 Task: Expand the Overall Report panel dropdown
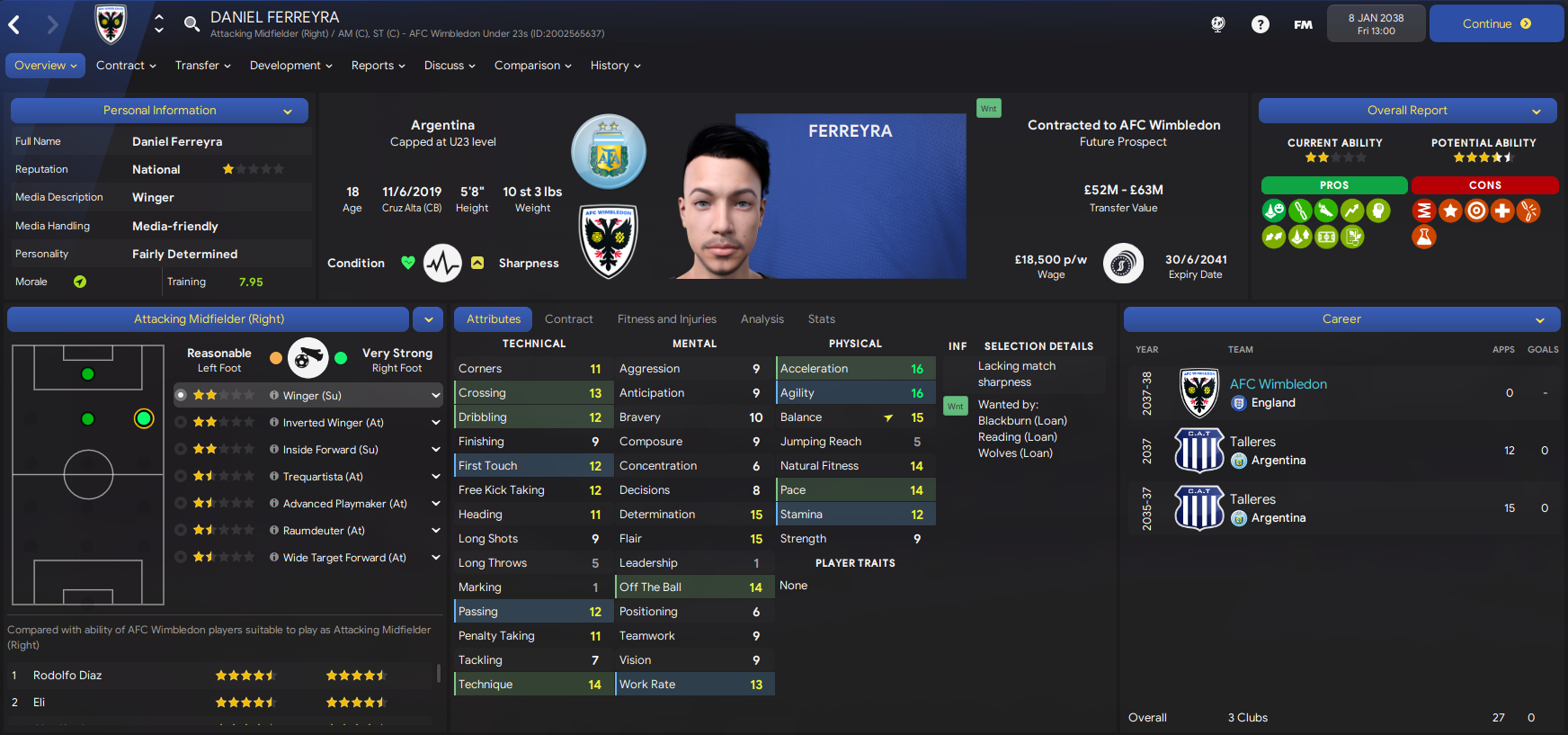[1537, 112]
